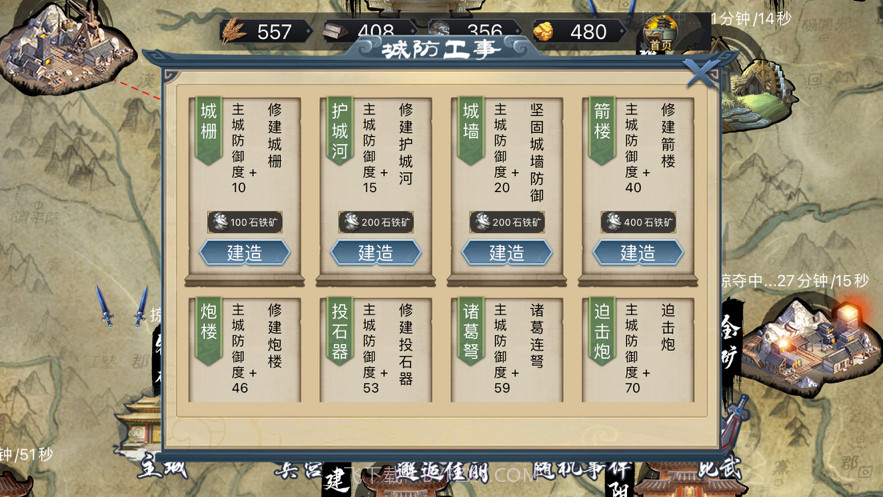
Task: Choose the 诸葛弩 crossbow card
Action: pyautogui.click(x=506, y=347)
